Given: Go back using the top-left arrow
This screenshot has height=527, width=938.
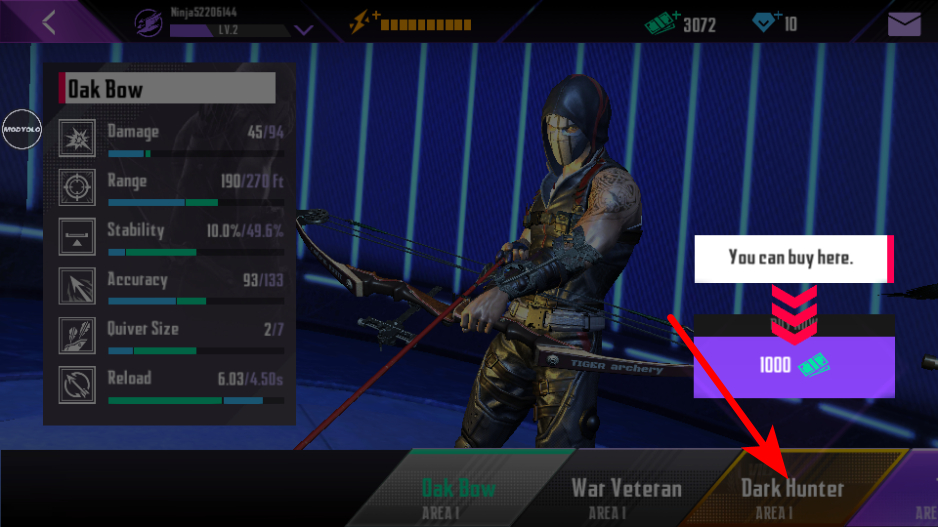Looking at the screenshot, I should tap(49, 22).
